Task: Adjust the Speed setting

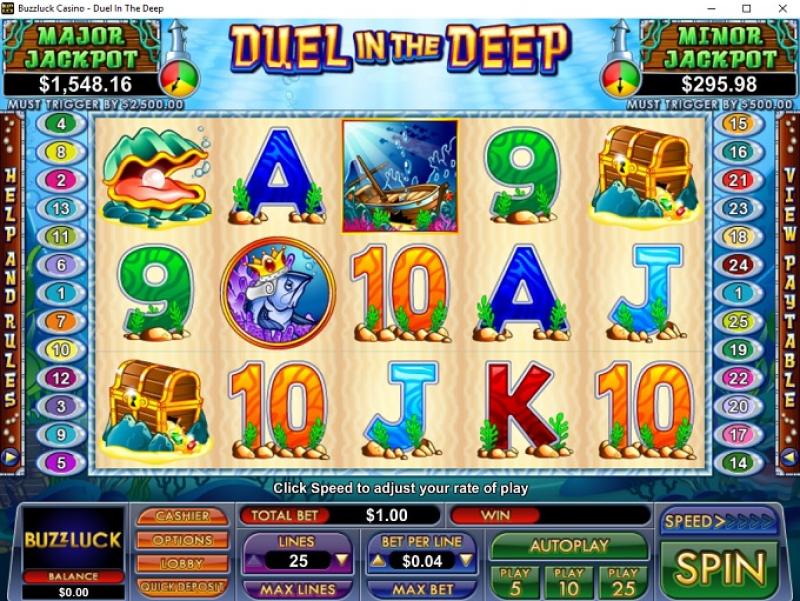Action: pos(719,521)
